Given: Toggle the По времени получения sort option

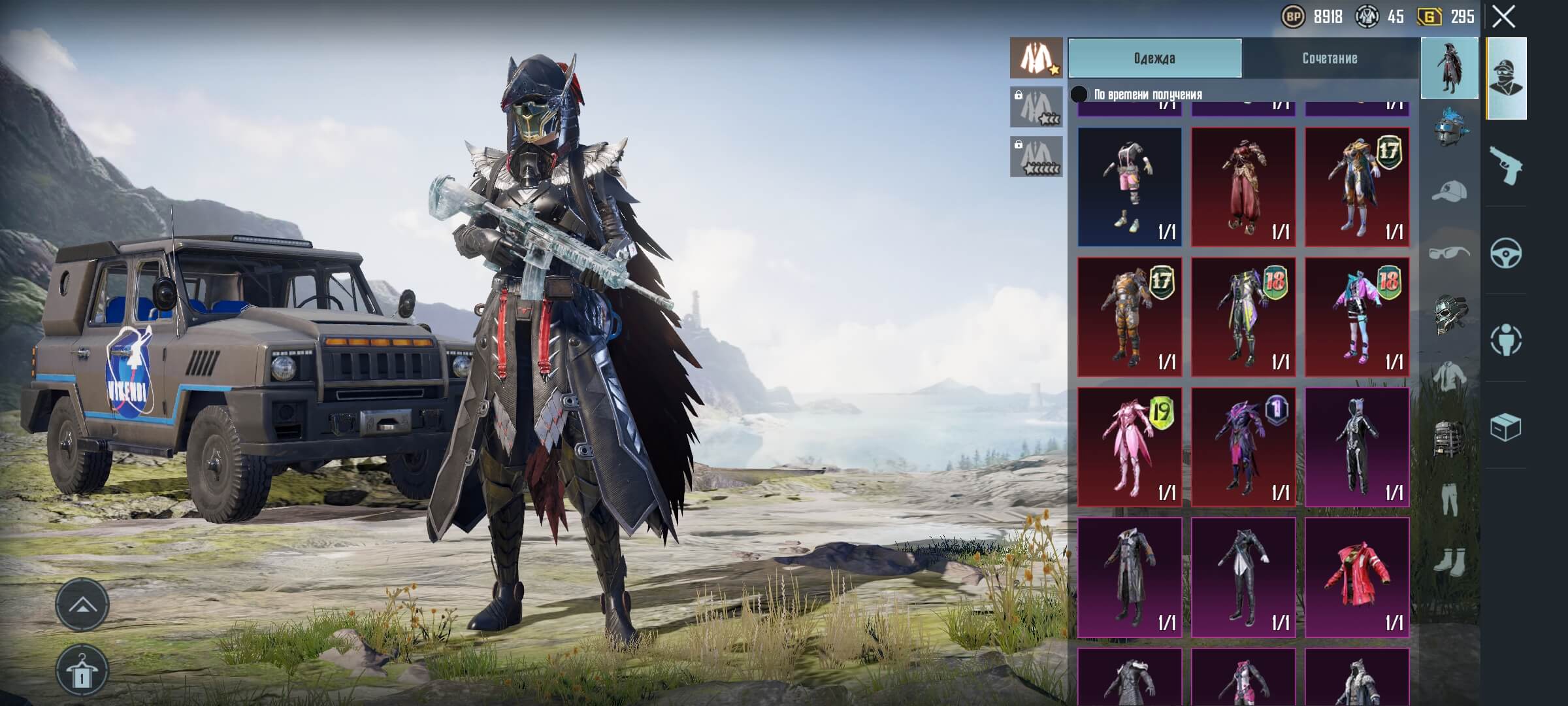Looking at the screenshot, I should (x=1079, y=95).
